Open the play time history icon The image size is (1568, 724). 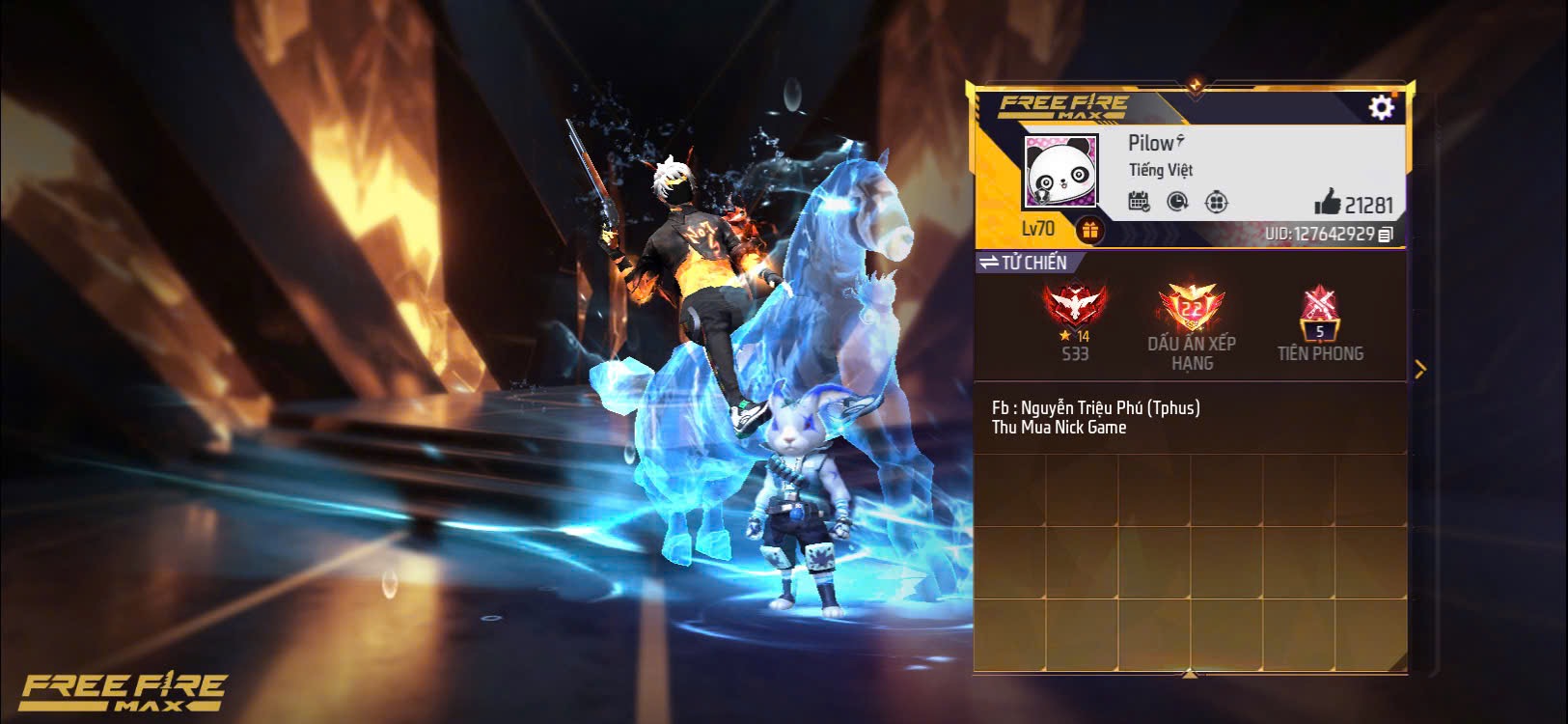point(1175,202)
